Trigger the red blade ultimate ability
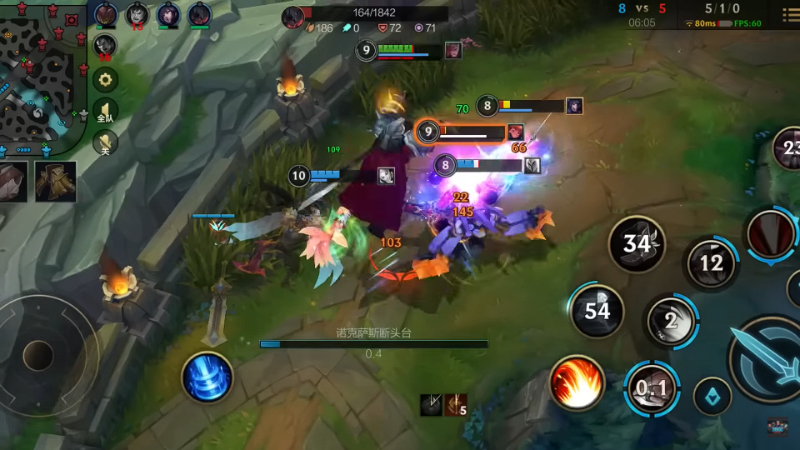This screenshot has width=800, height=450. tap(771, 234)
